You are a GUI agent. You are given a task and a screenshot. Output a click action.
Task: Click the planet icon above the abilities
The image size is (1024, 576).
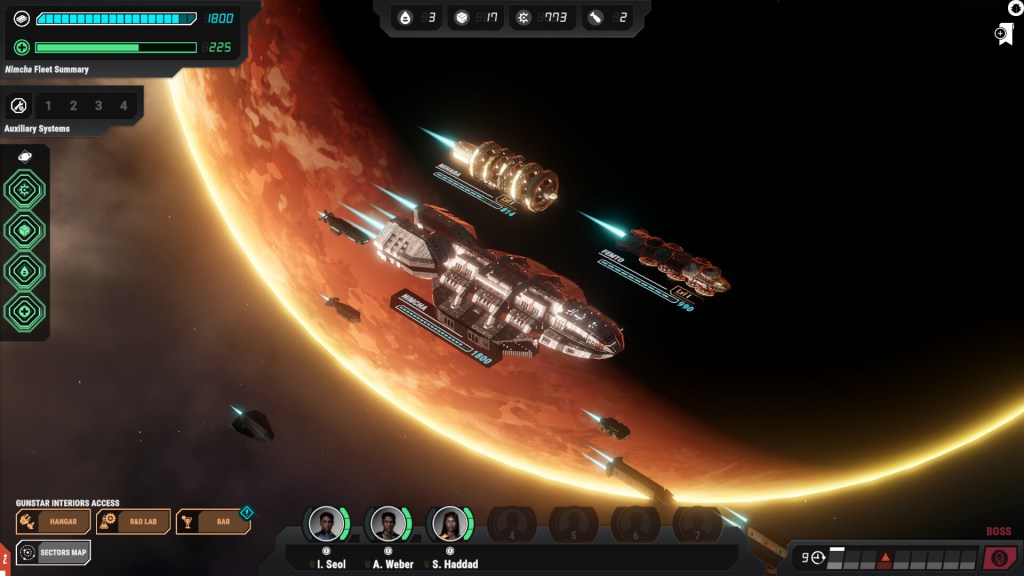(24, 156)
